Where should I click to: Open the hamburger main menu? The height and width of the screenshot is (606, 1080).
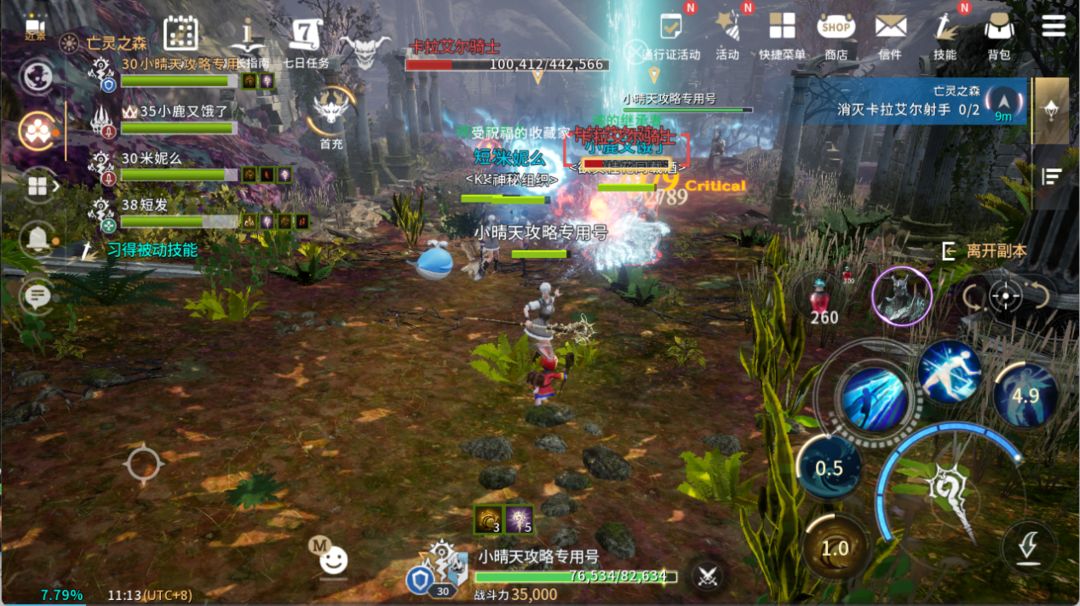tap(1053, 26)
